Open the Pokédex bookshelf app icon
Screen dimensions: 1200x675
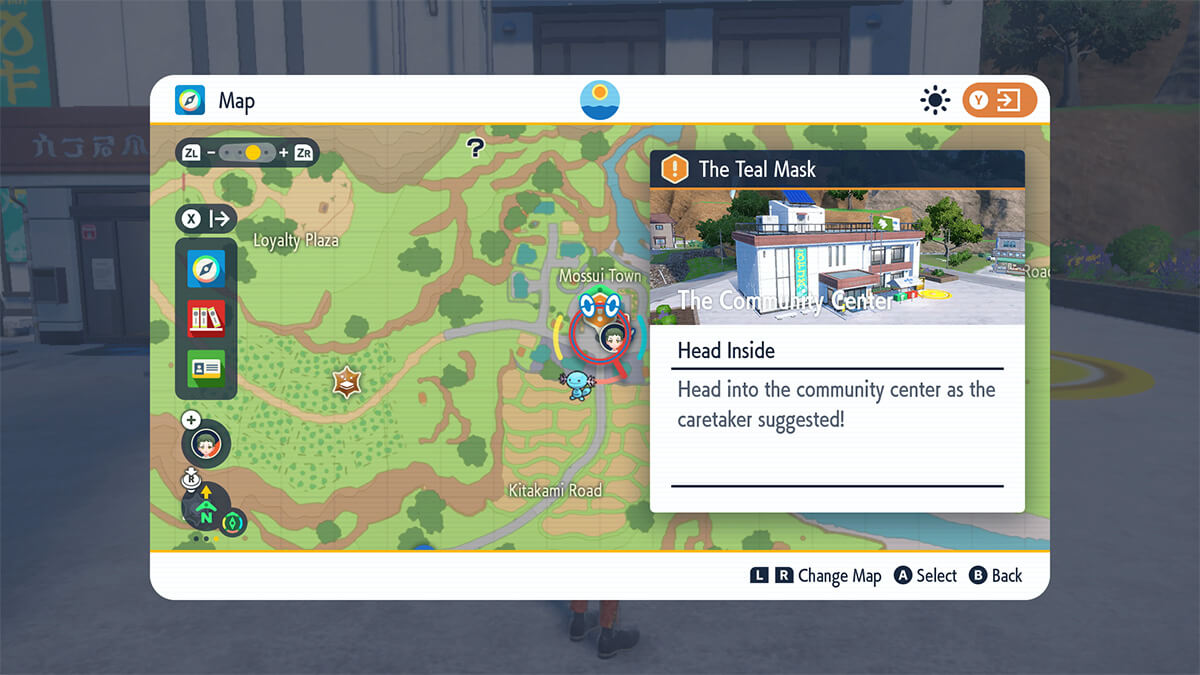point(206,319)
